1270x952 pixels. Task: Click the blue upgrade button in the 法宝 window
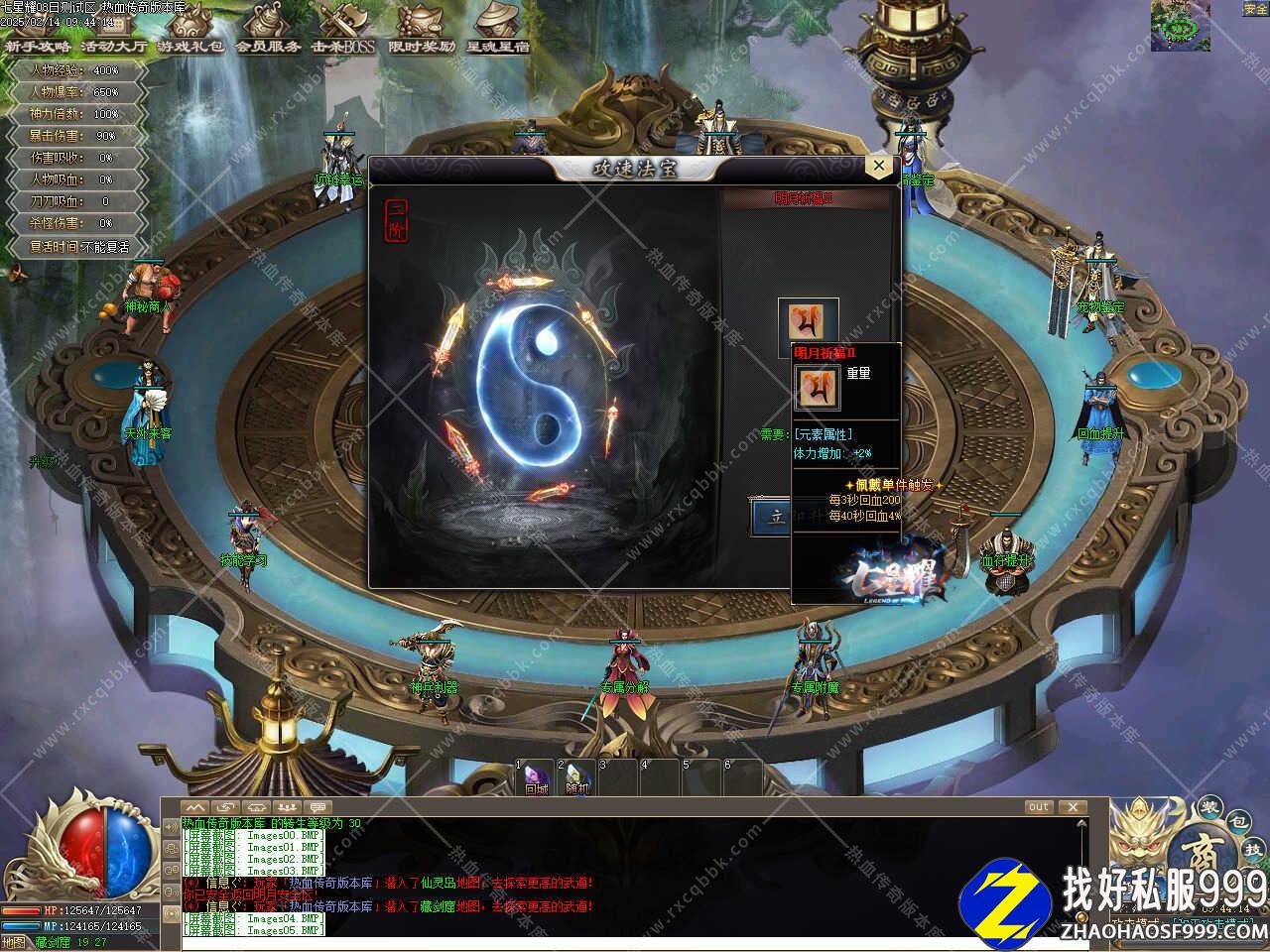click(x=772, y=518)
